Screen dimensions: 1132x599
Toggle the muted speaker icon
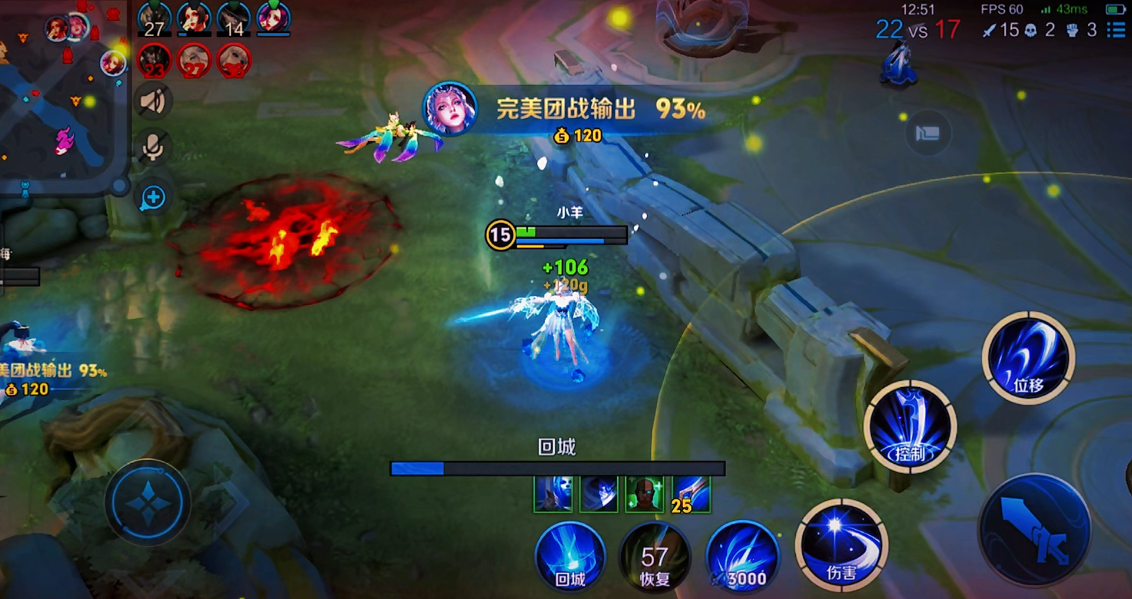(153, 100)
